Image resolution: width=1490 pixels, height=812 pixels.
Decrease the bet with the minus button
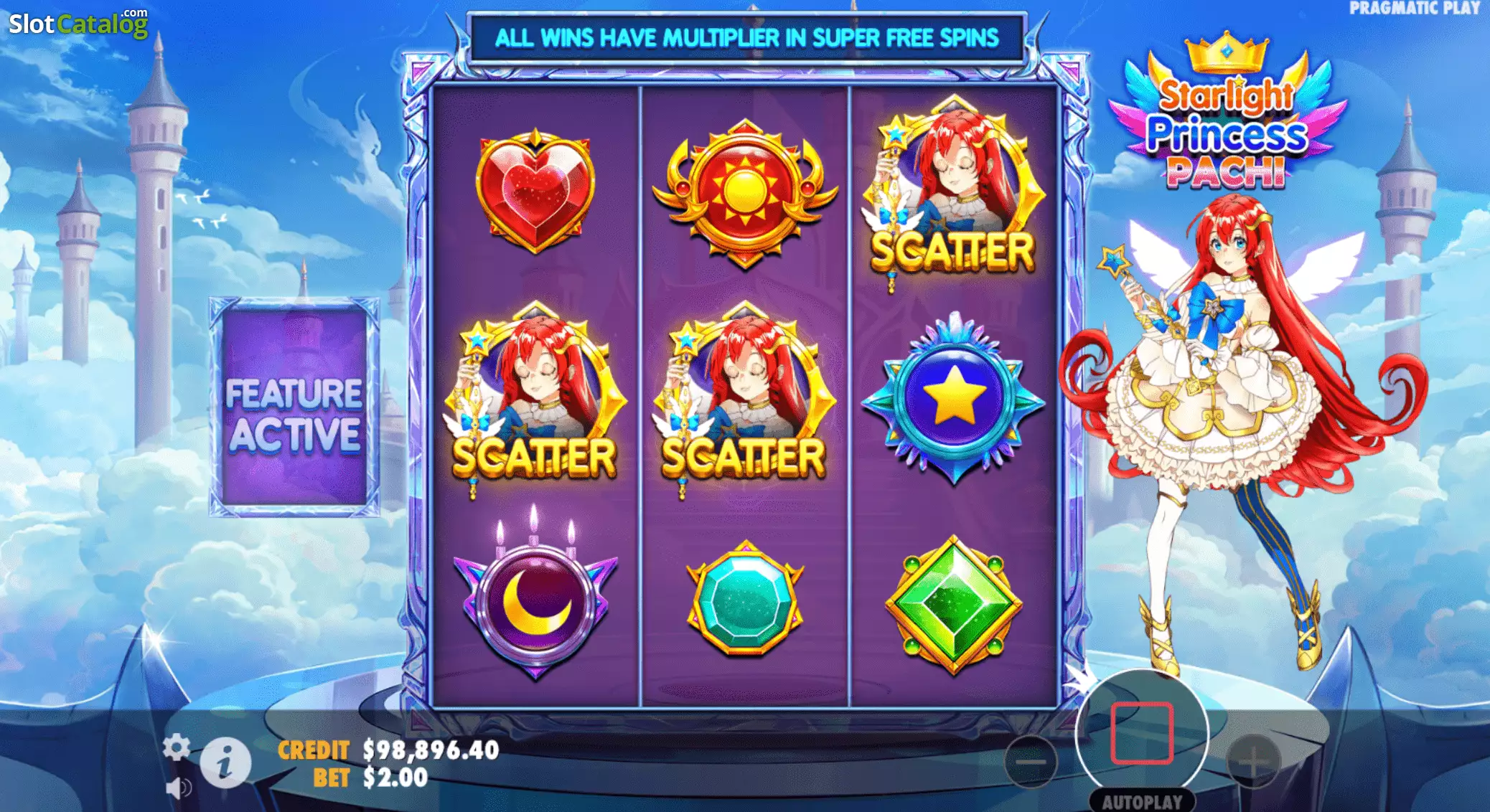click(1031, 762)
